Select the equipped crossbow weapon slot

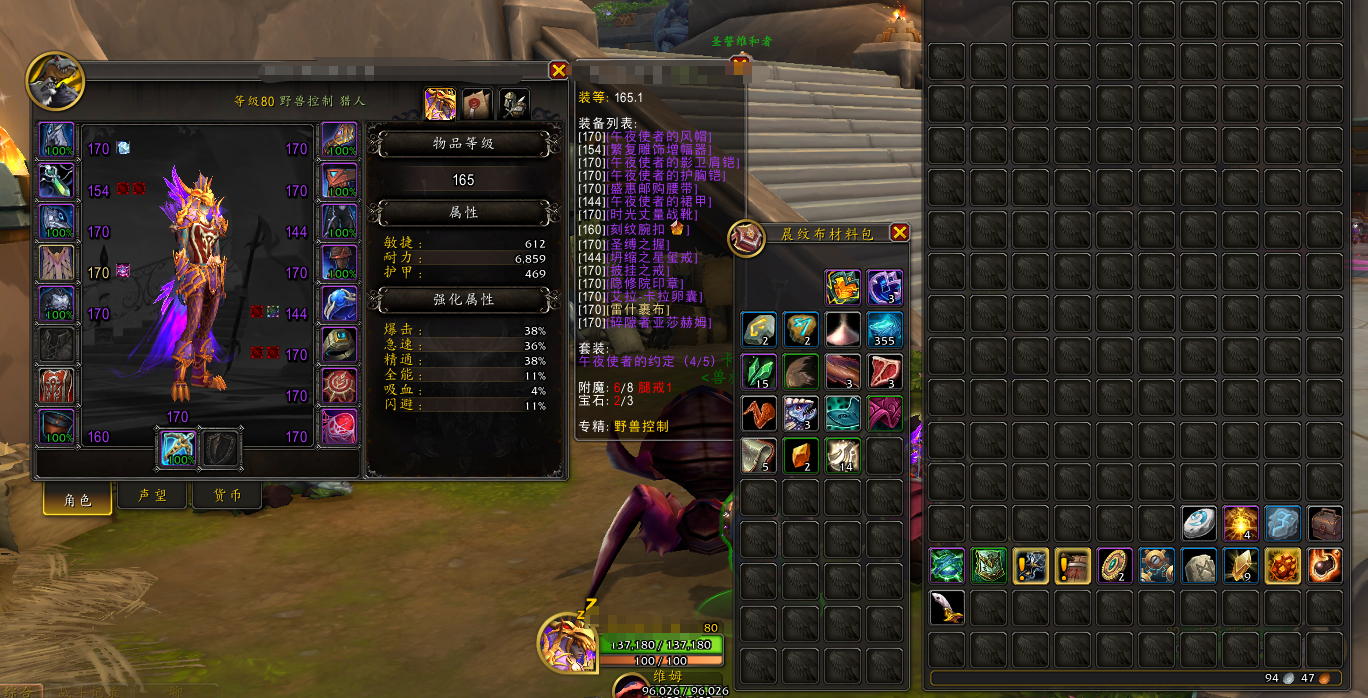[x=179, y=447]
